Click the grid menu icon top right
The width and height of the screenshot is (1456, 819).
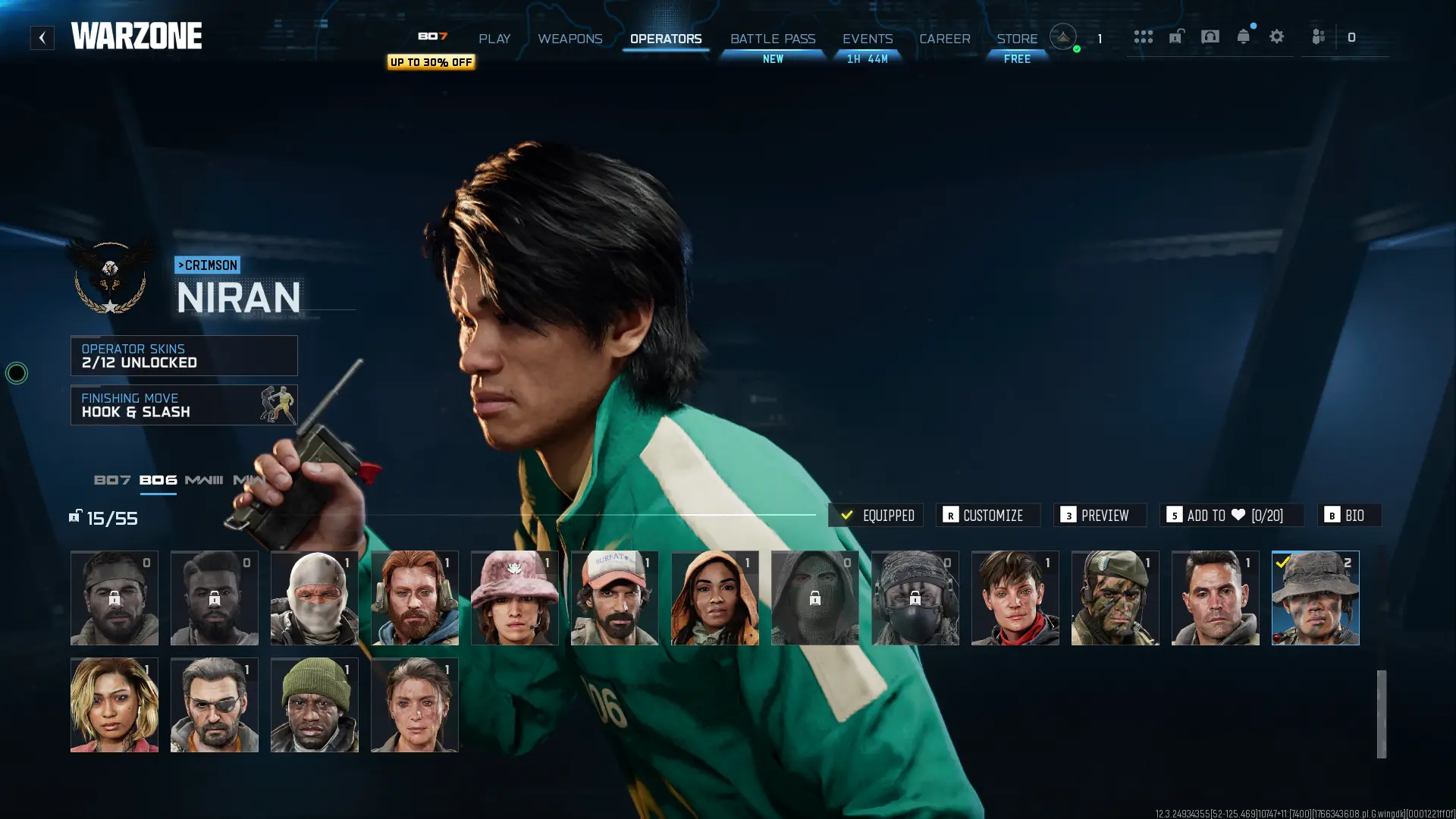click(x=1144, y=36)
